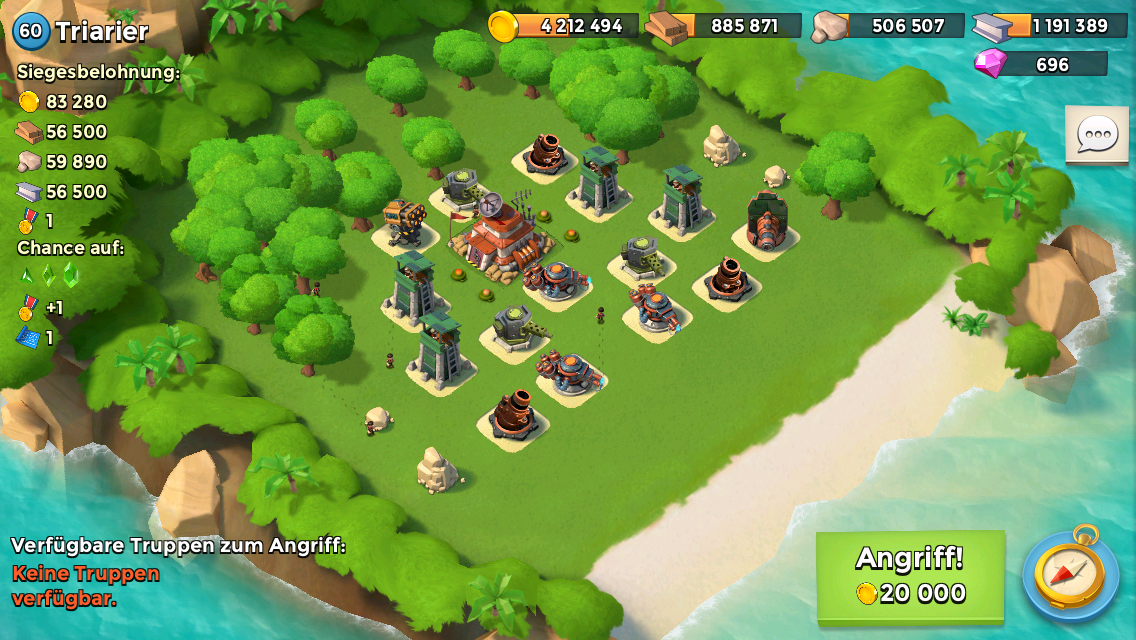This screenshot has height=640, width=1136.
Task: Open the chat speech bubble
Action: pyautogui.click(x=1096, y=134)
